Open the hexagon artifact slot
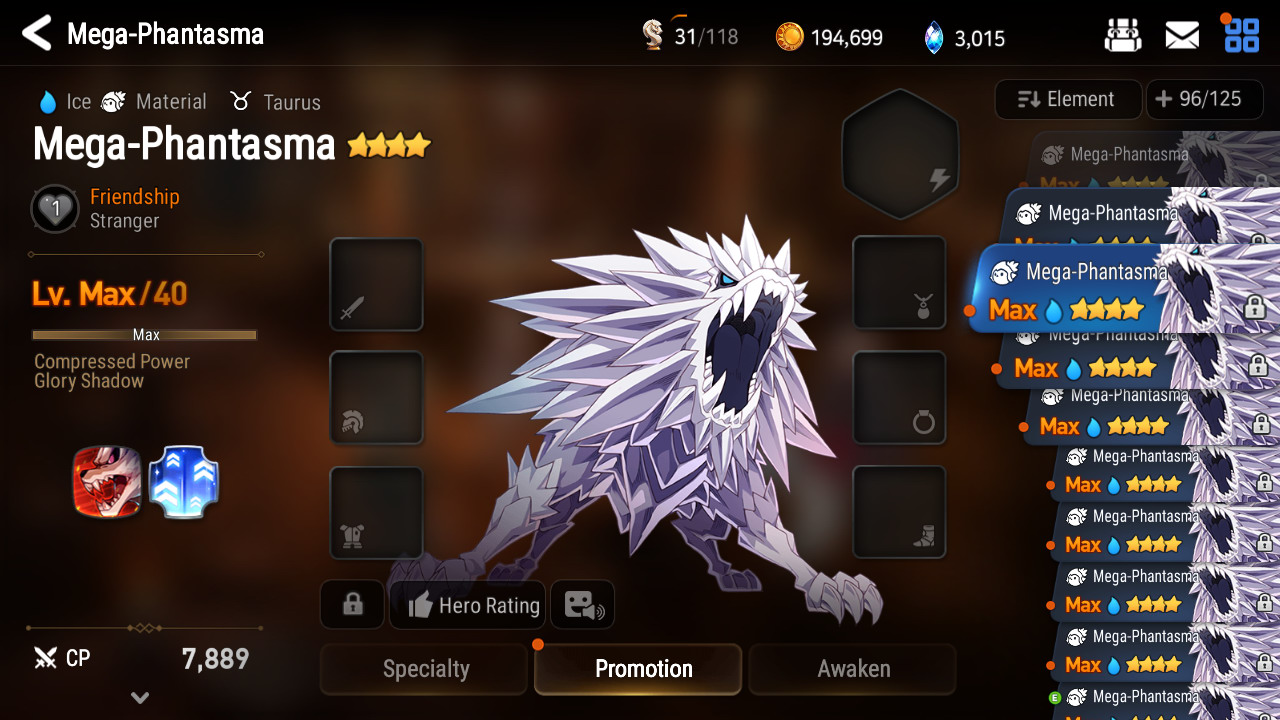The image size is (1280, 720). coord(900,152)
